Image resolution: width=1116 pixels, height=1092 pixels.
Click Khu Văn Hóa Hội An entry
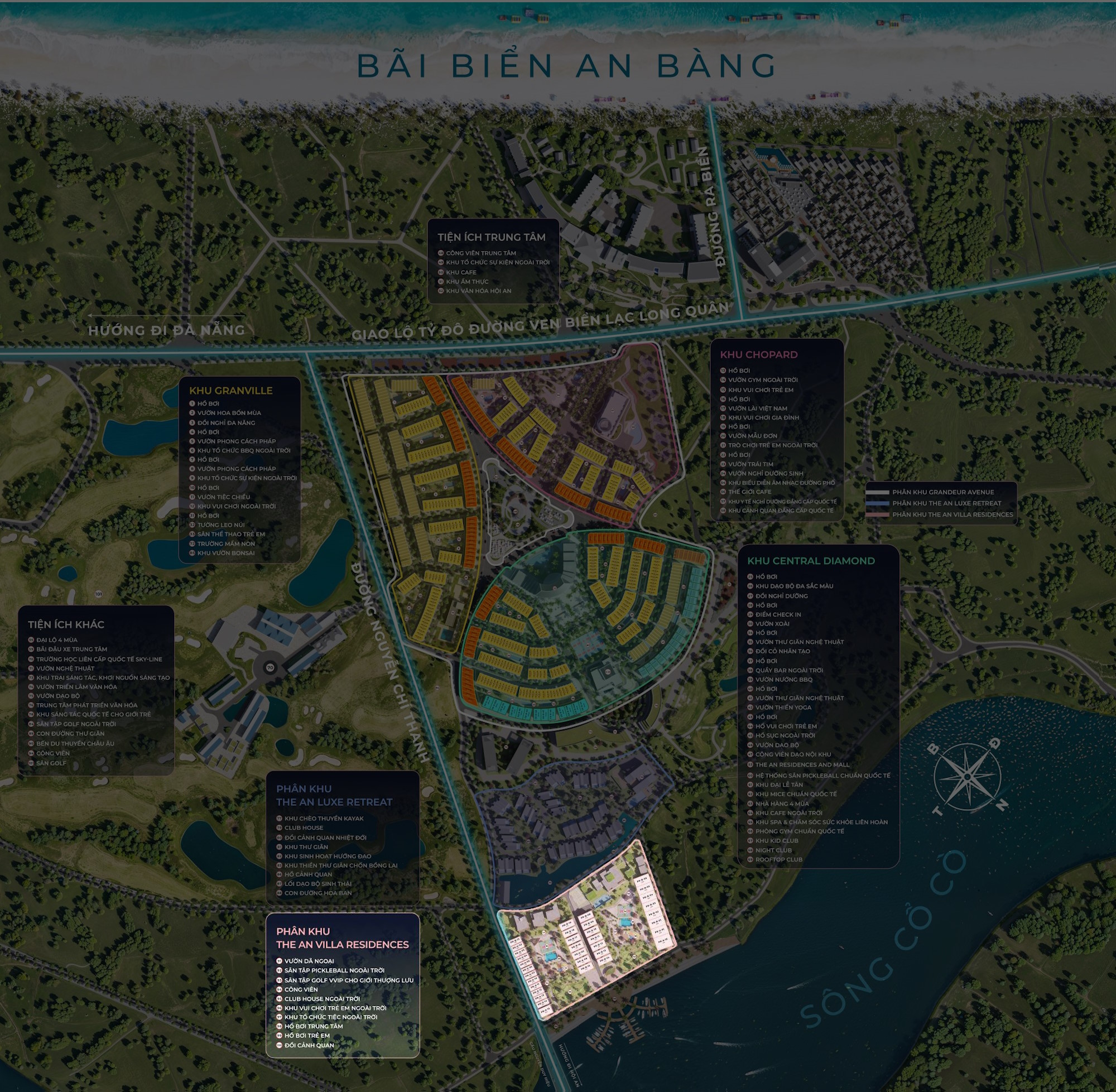point(478,291)
